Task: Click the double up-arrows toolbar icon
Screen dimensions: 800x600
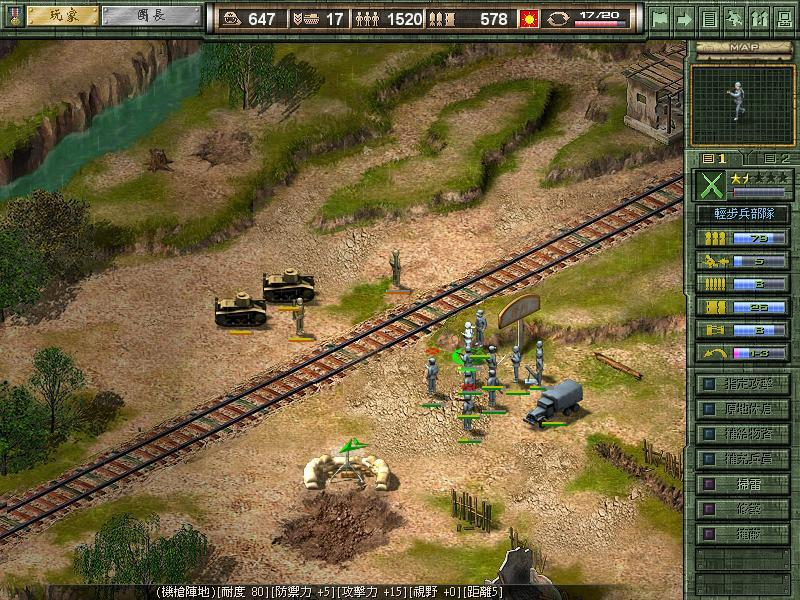Action: pyautogui.click(x=758, y=18)
